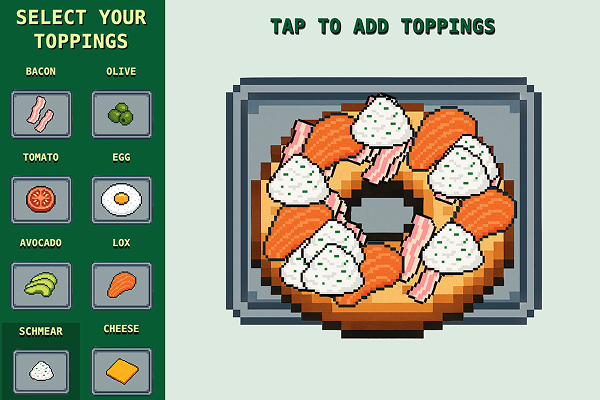Choose the olive topping button
Screen dimensions: 600x400
pos(122,114)
